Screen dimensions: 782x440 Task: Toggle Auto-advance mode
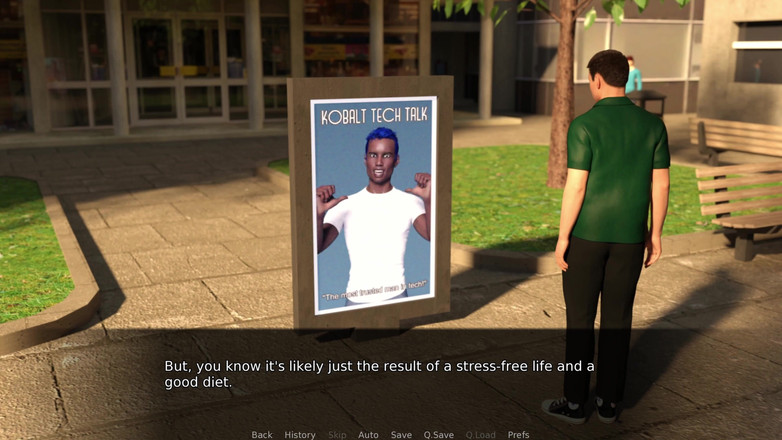pos(368,435)
